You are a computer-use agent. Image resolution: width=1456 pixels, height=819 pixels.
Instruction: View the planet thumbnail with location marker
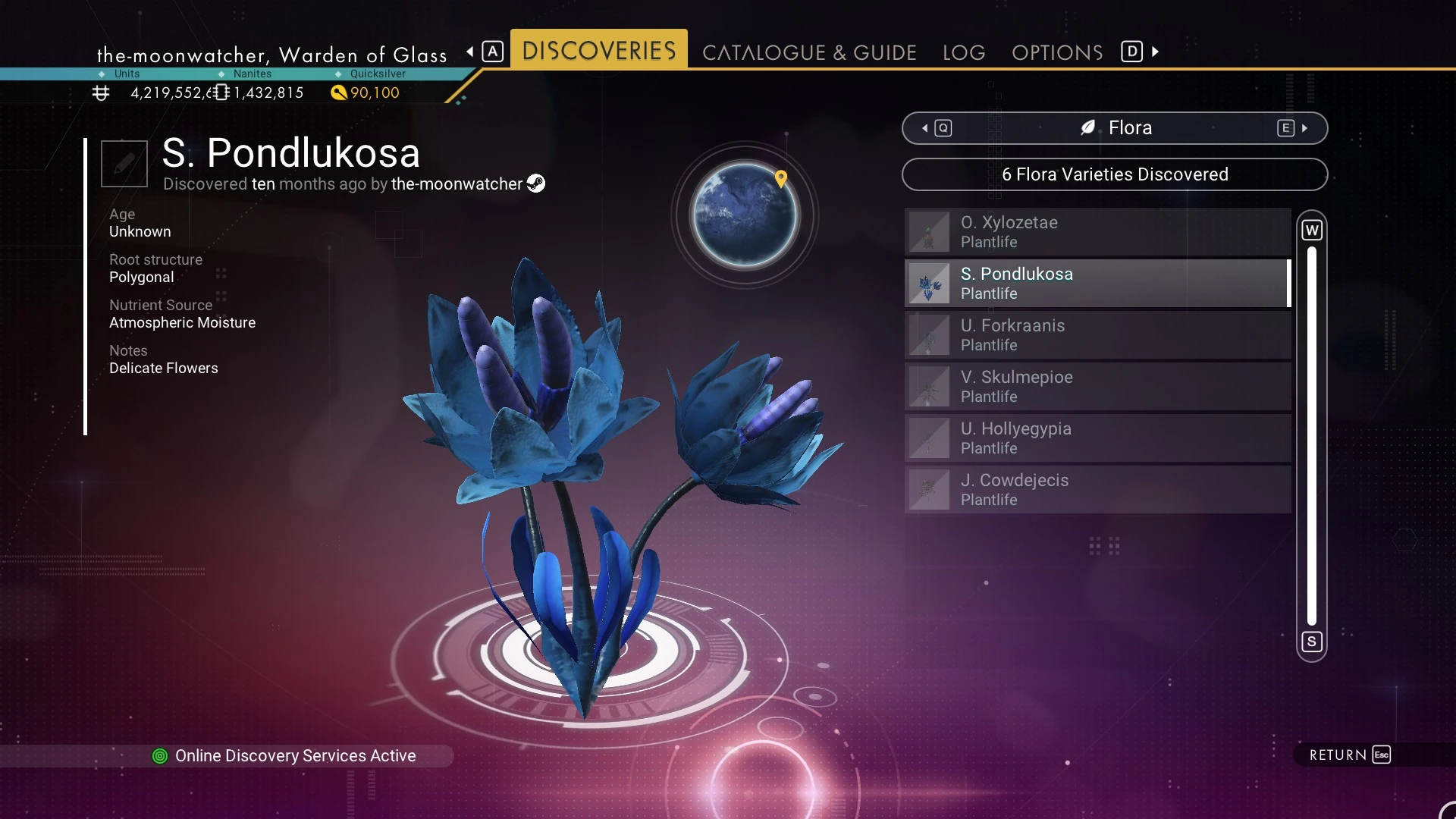[745, 215]
